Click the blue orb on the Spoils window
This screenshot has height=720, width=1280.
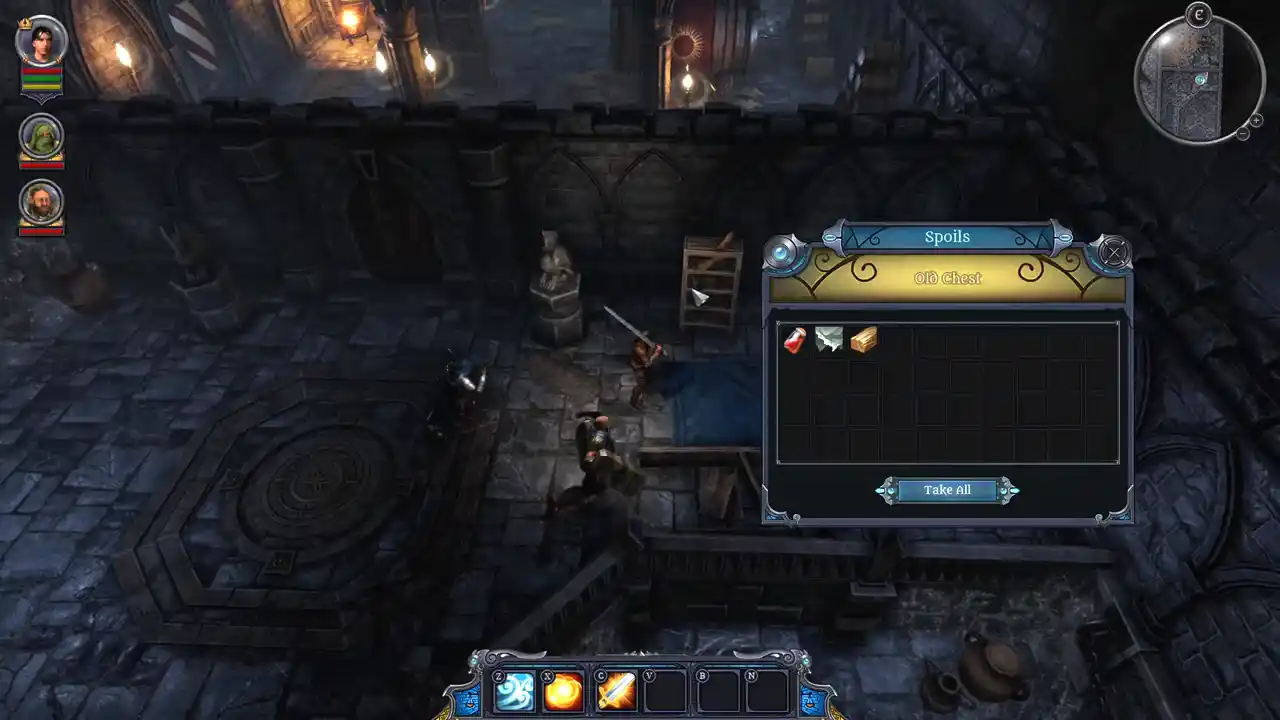coord(783,252)
